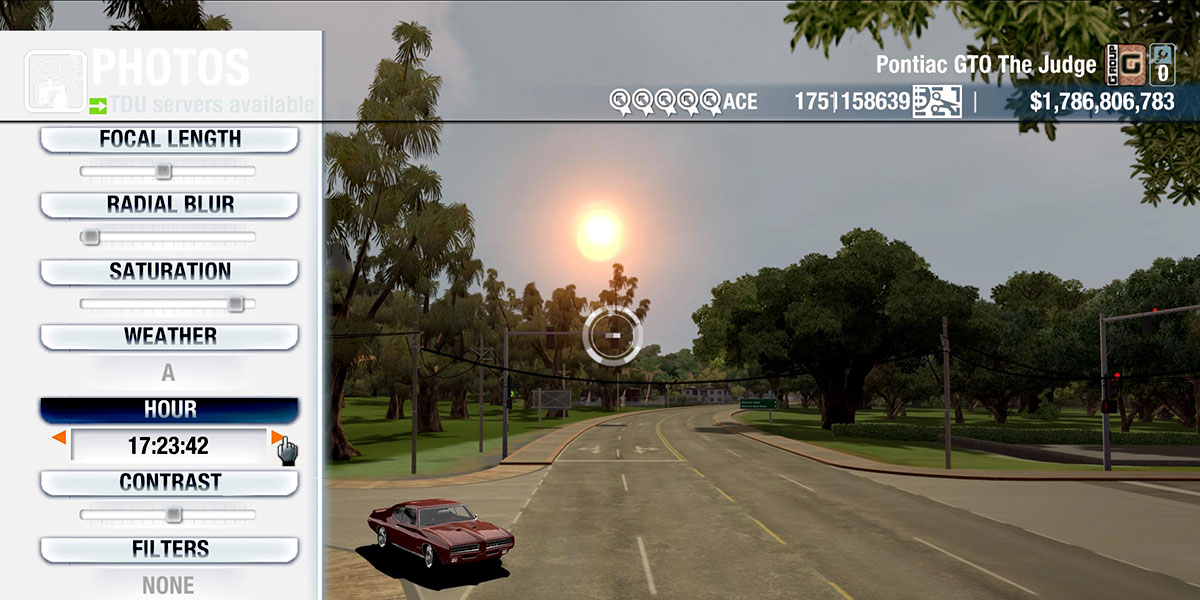Click the Radial Blur slider handle

(x=91, y=237)
